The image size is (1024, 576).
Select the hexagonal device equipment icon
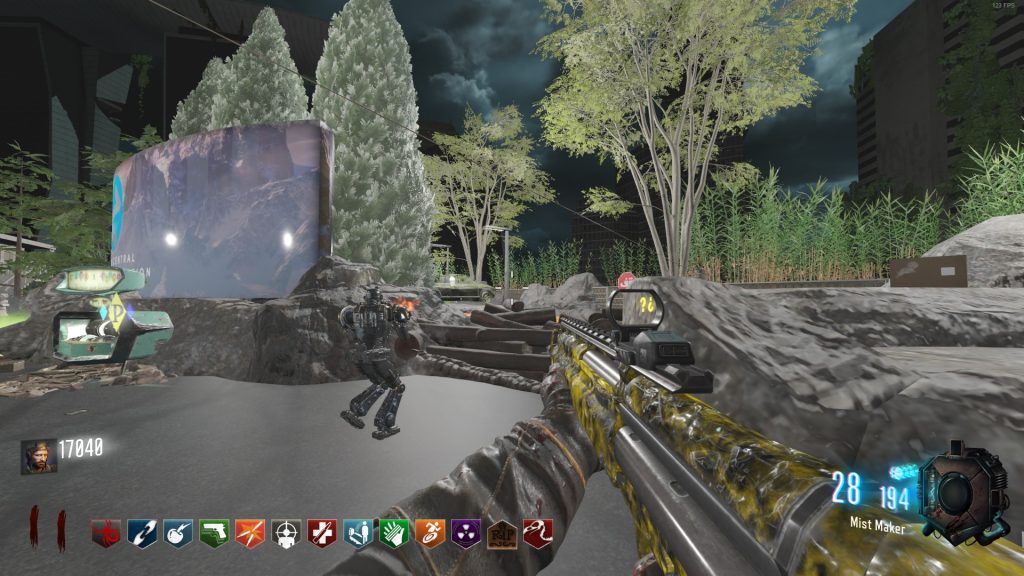click(x=961, y=491)
